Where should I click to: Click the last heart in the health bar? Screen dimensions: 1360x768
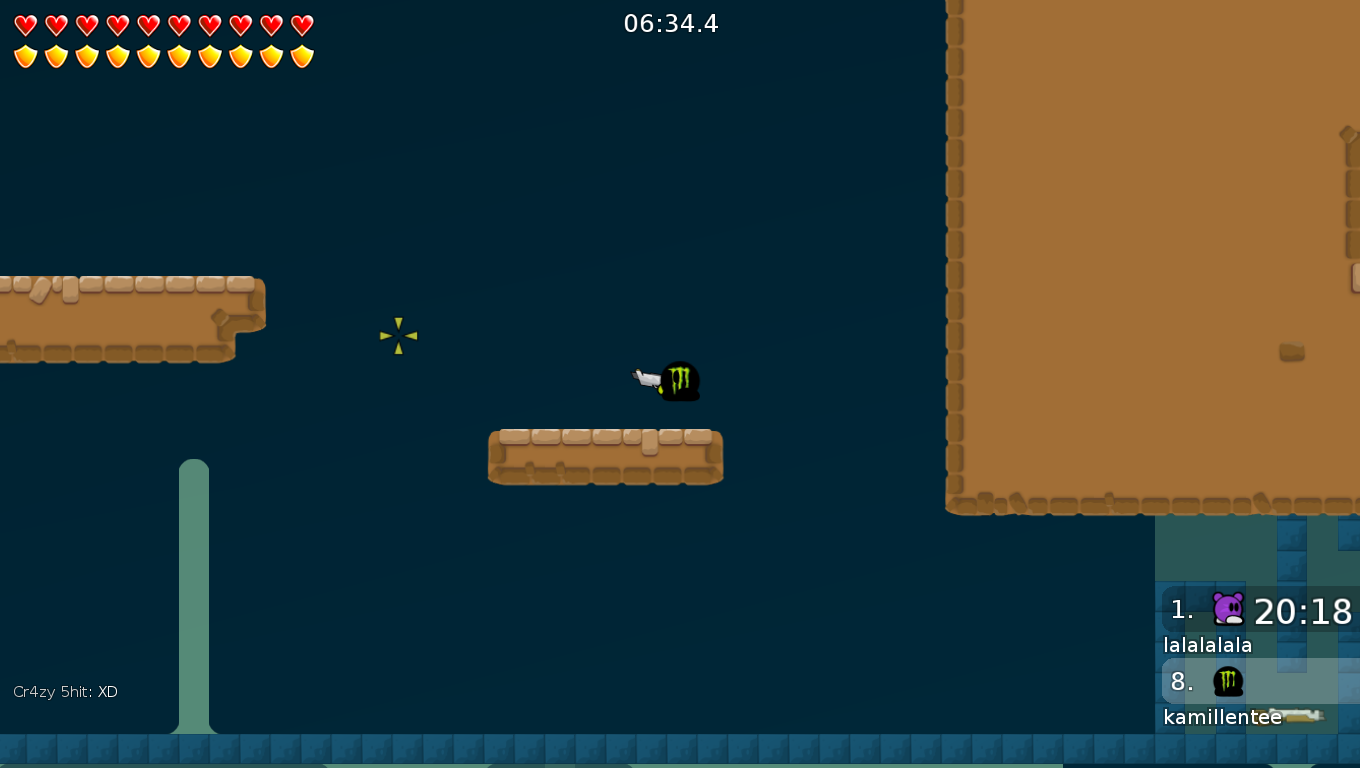click(302, 26)
